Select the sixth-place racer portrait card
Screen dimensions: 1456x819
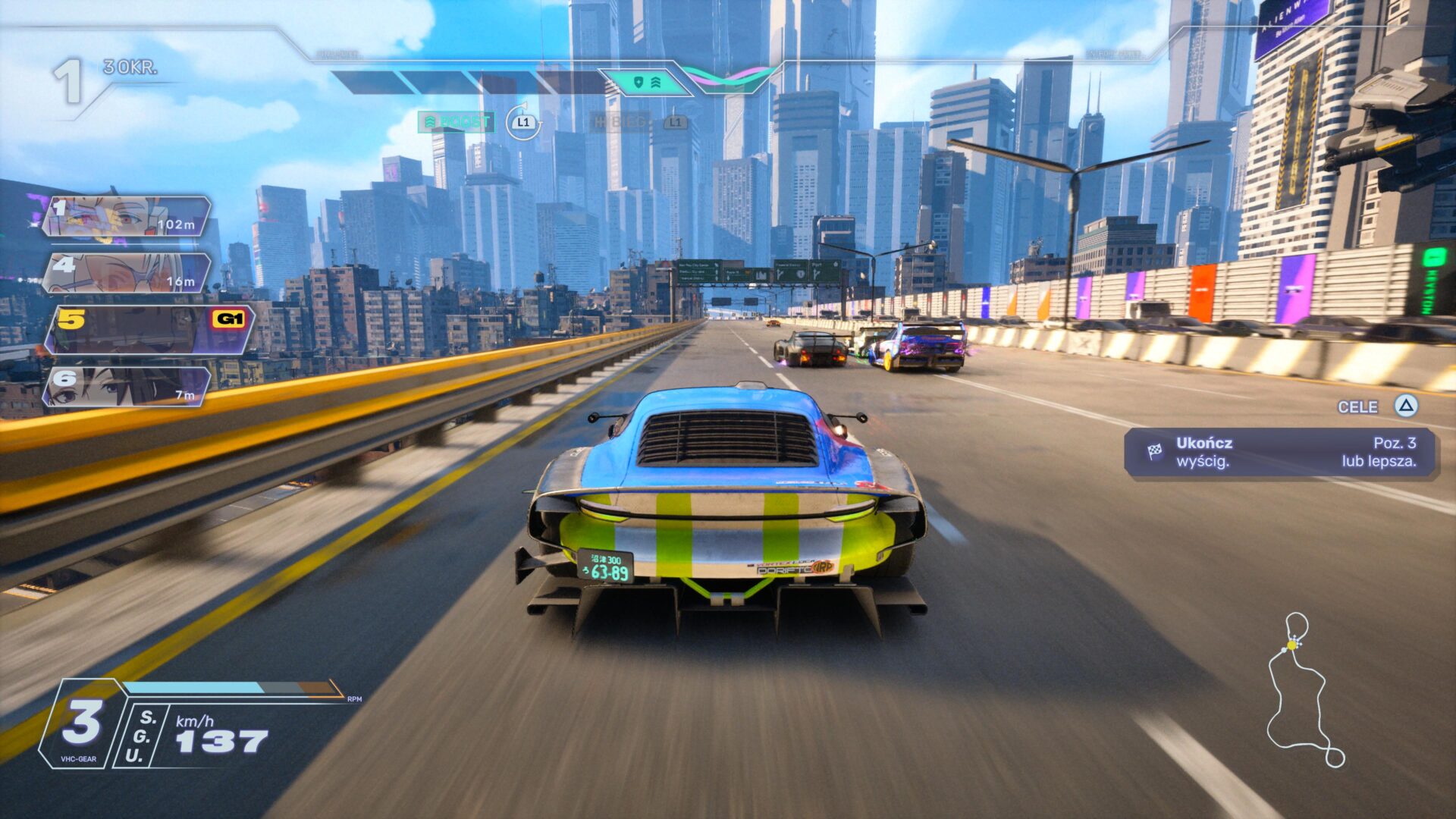(126, 386)
